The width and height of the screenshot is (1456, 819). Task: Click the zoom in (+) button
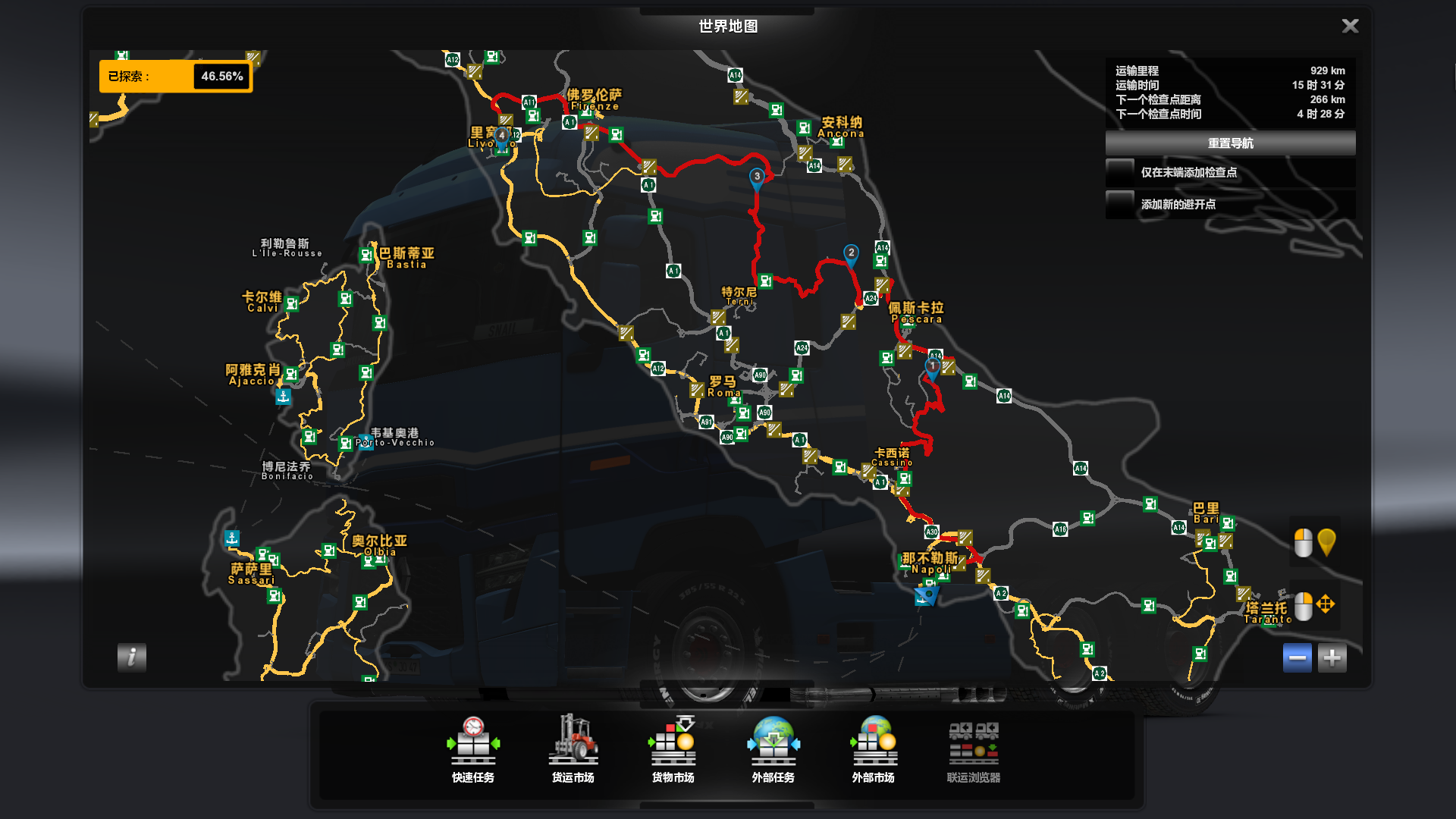coord(1333,657)
